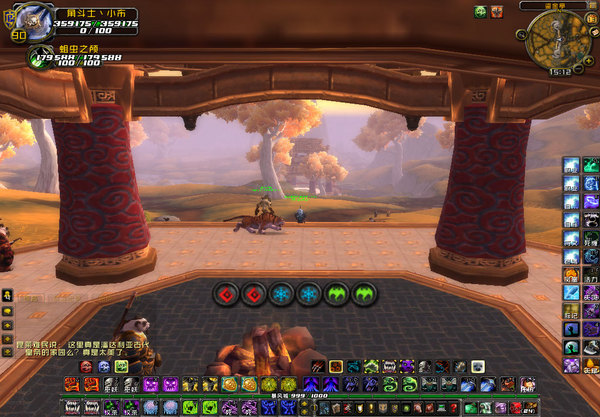Click the first green bat-wing center button

(336, 294)
